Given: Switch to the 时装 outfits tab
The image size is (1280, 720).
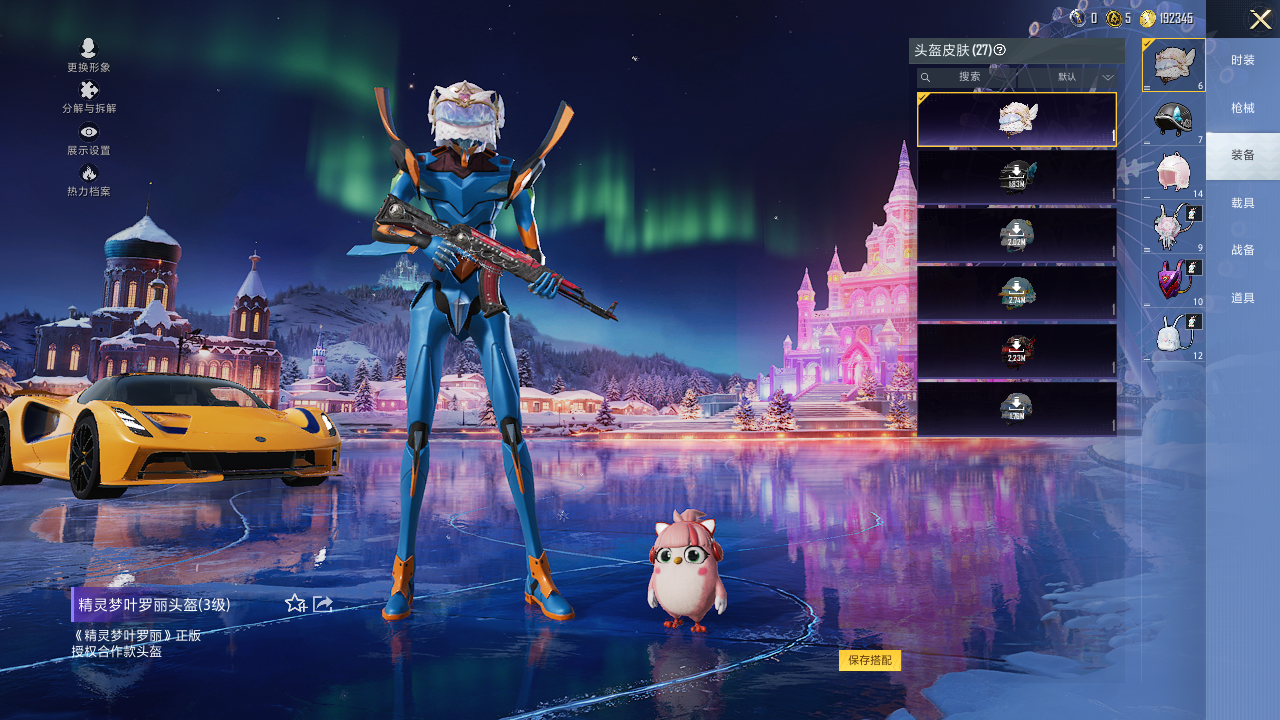Looking at the screenshot, I should pyautogui.click(x=1243, y=60).
